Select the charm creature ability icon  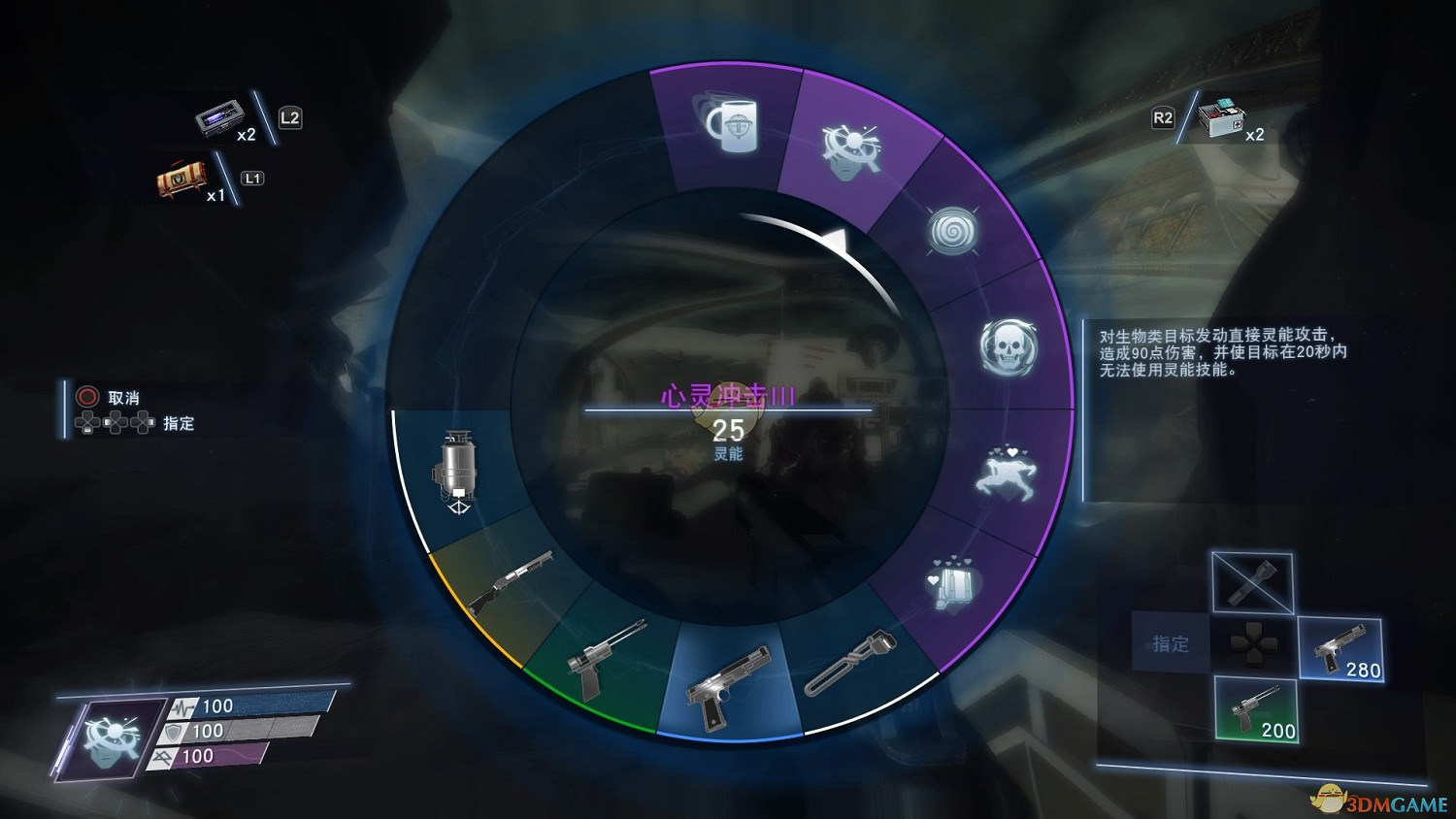tap(1009, 473)
